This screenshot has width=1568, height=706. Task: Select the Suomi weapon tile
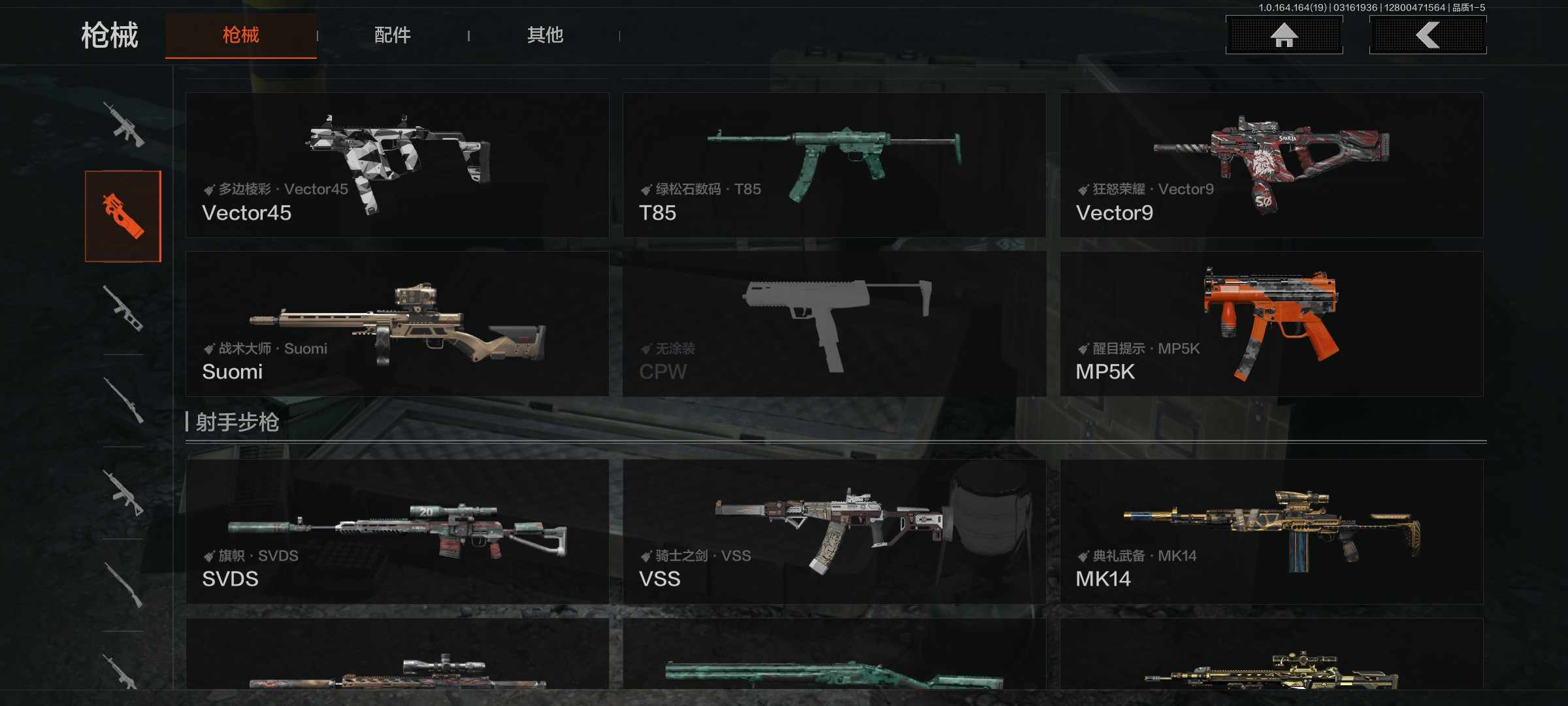coord(397,324)
